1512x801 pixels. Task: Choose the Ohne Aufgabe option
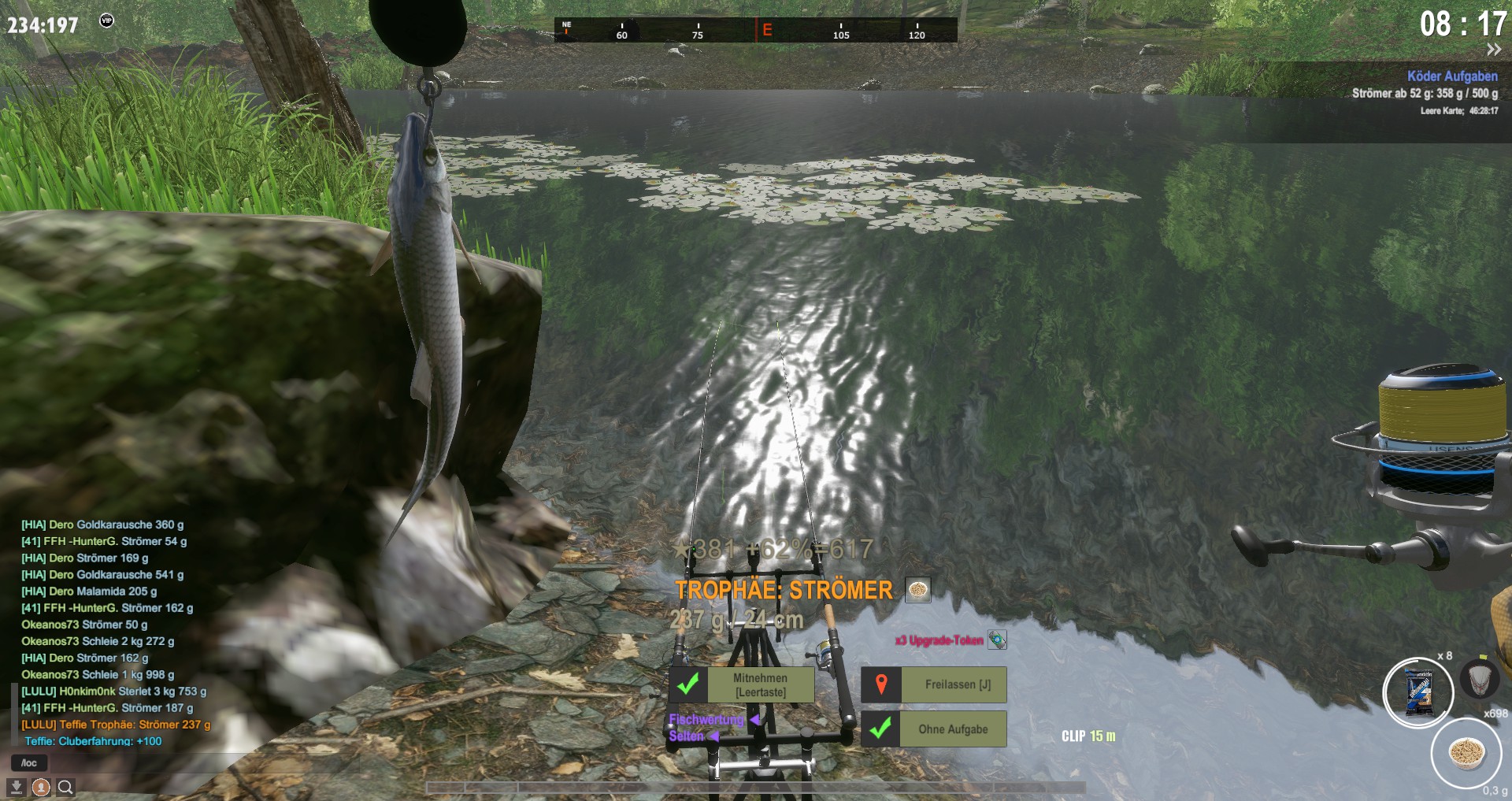pyautogui.click(x=952, y=729)
